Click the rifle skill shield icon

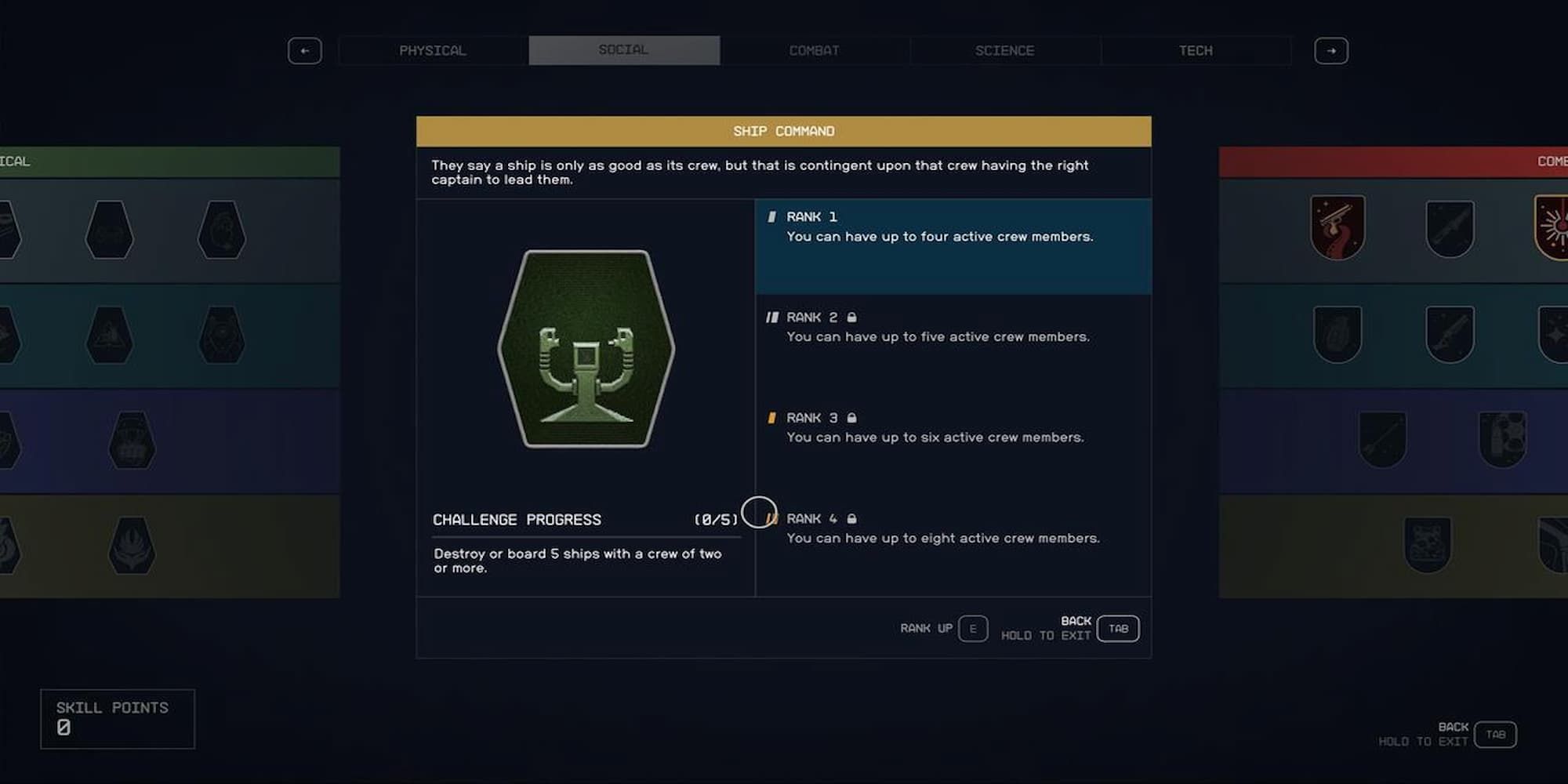click(x=1451, y=226)
